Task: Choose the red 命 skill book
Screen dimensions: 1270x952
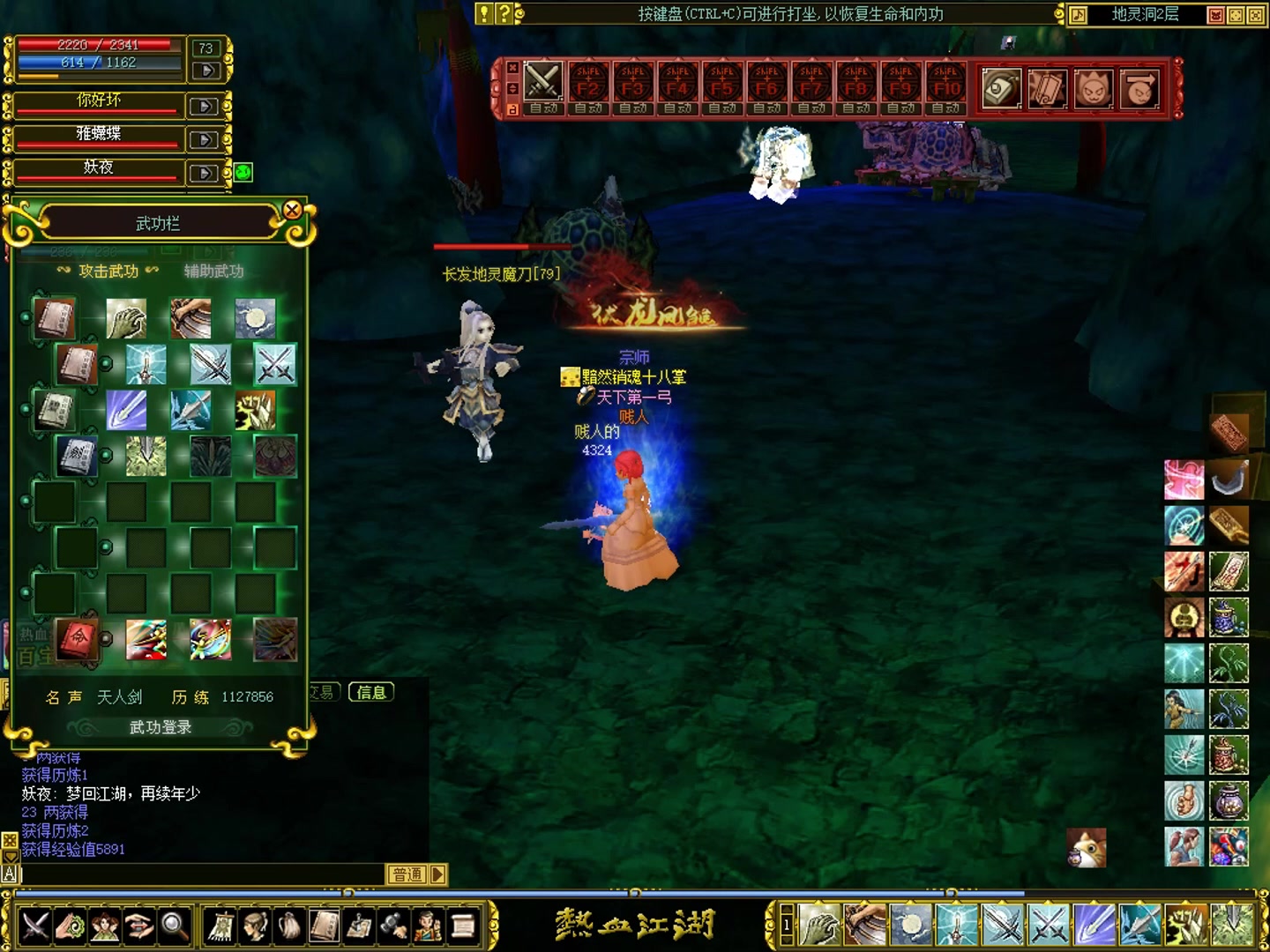Action: coord(78,638)
